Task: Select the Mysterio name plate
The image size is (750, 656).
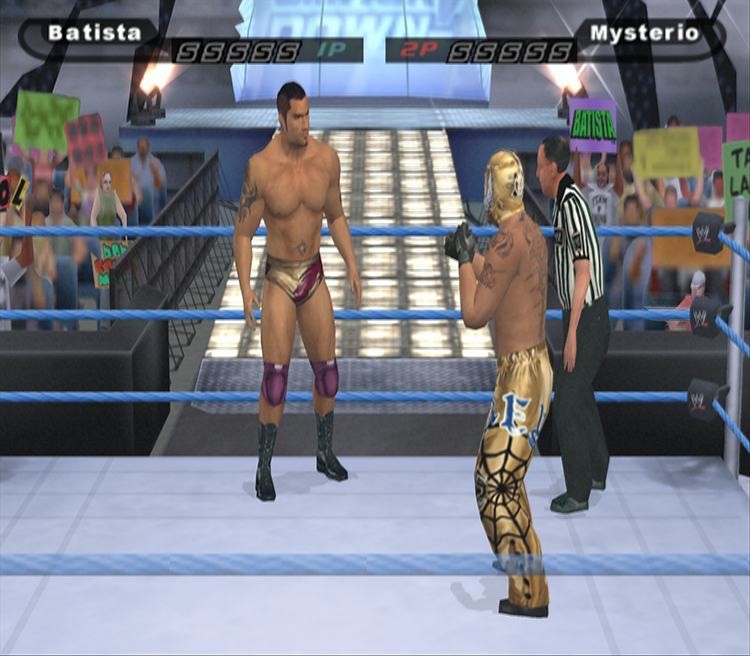Action: coord(657,32)
